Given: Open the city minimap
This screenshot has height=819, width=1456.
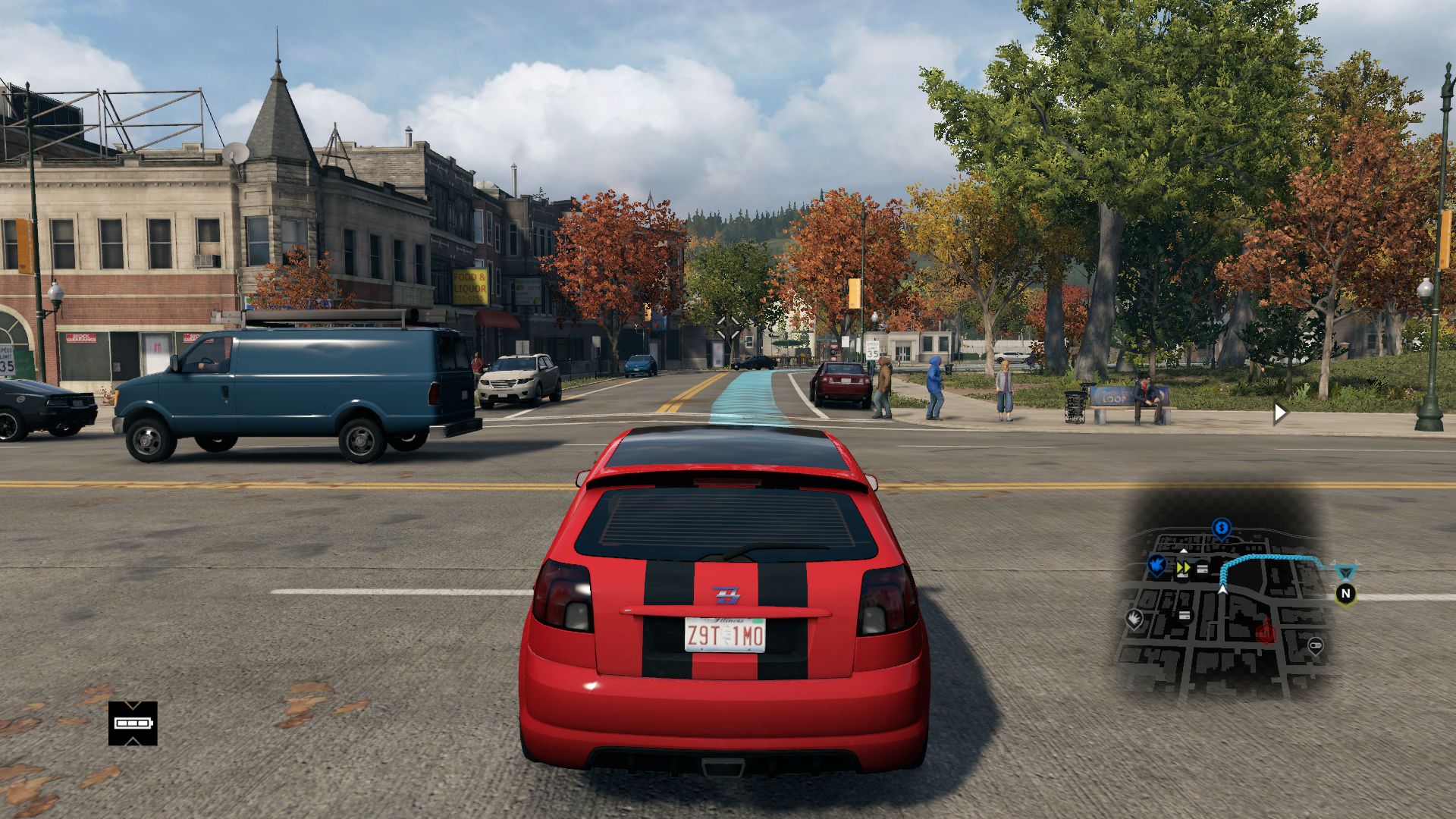Looking at the screenshot, I should pos(1222,607).
